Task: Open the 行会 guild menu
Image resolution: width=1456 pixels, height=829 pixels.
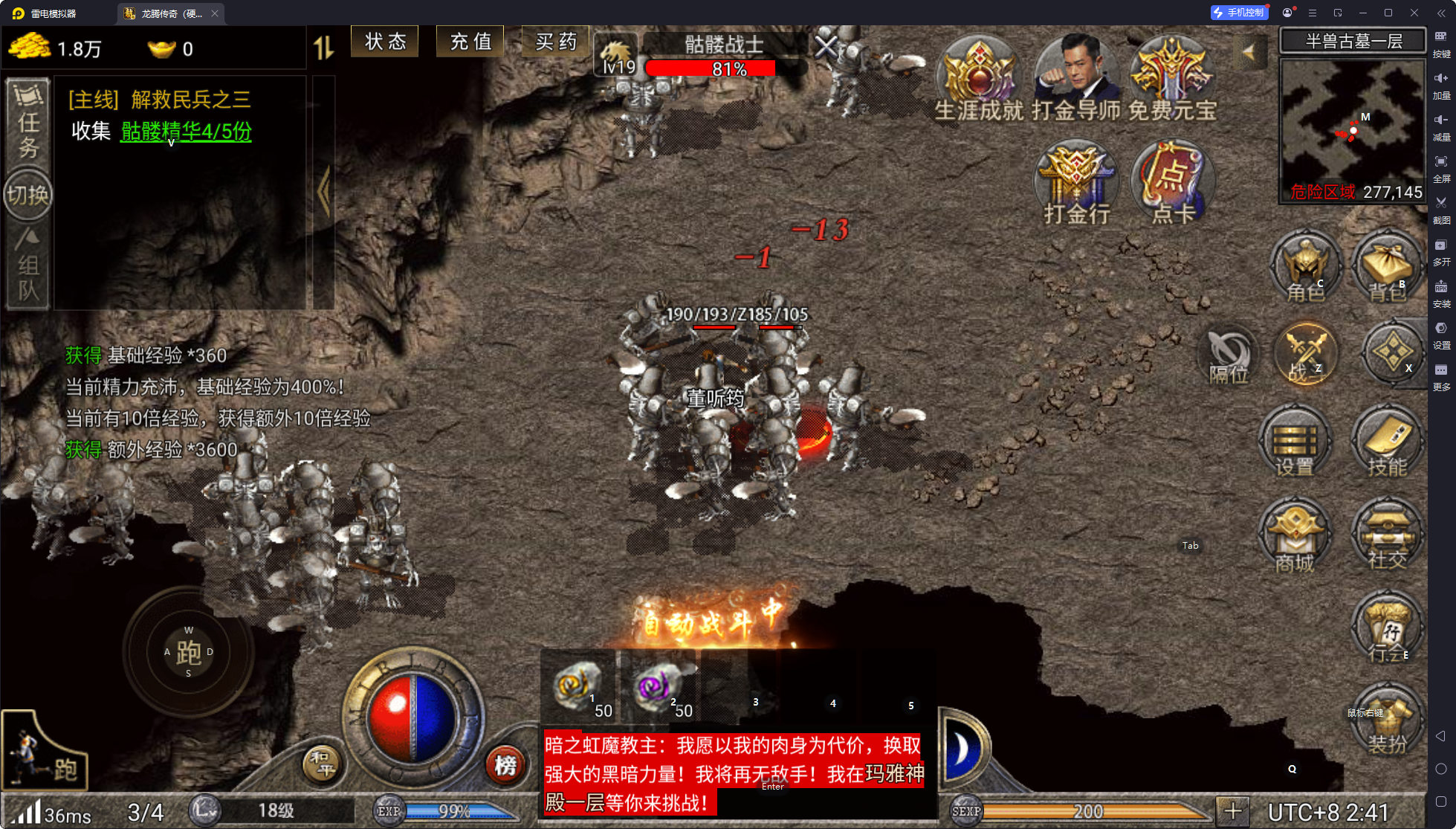Action: coord(1387,630)
